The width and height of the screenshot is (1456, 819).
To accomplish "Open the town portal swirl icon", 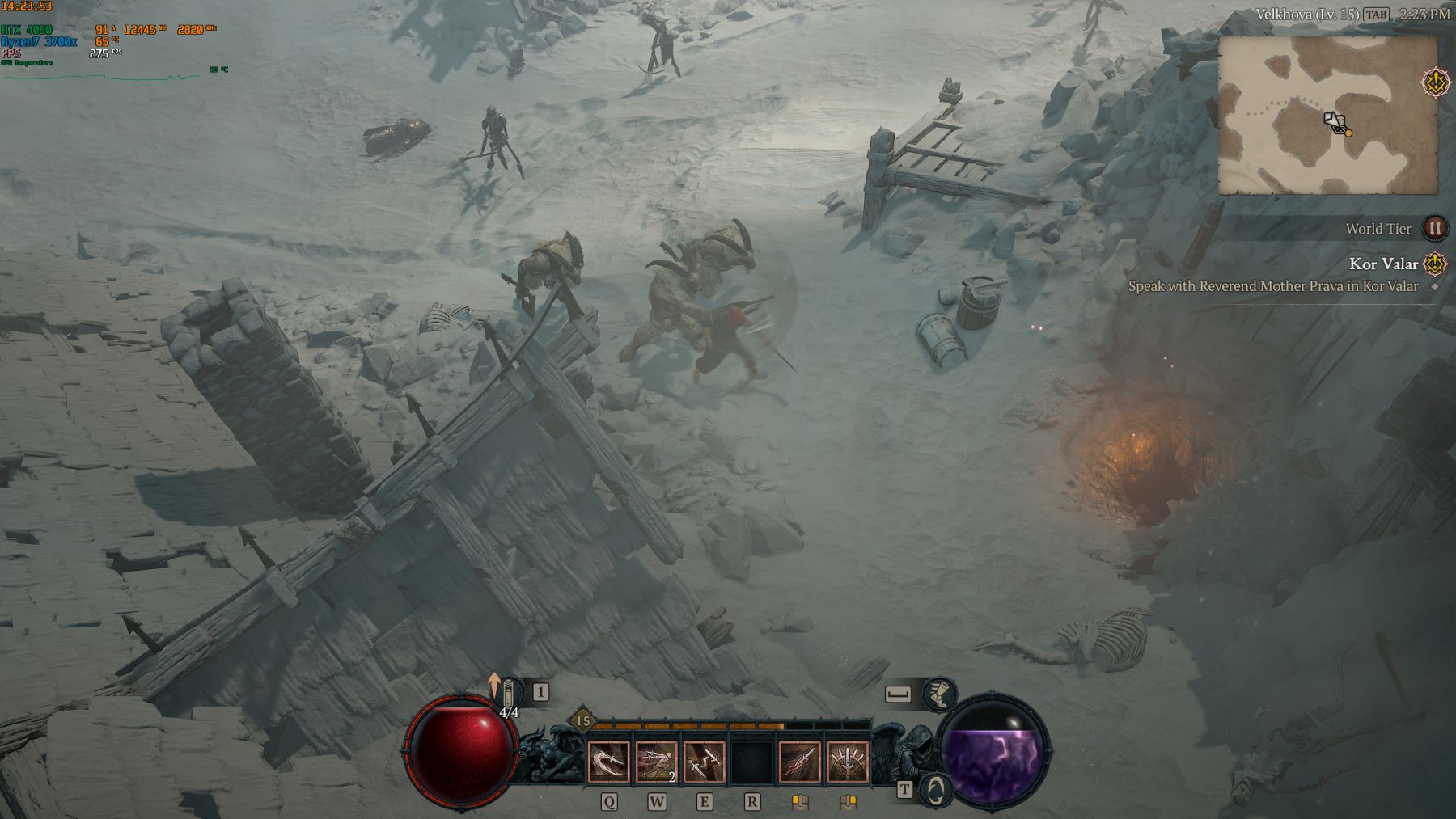I will coord(936,788).
